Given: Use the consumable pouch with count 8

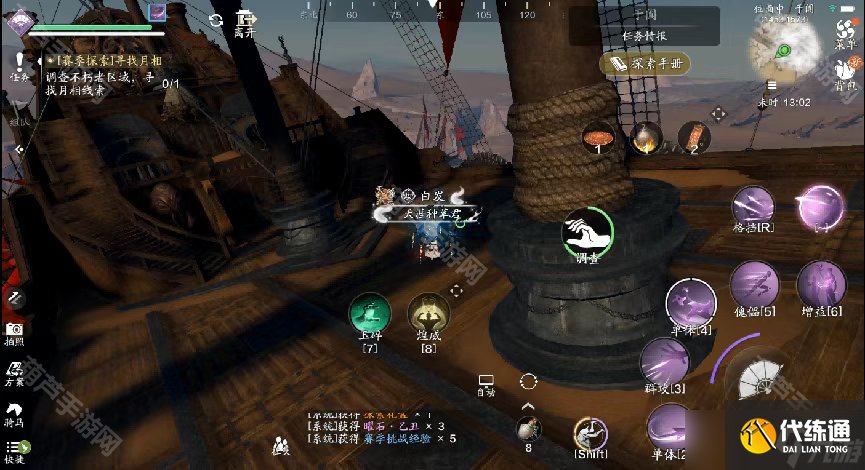Looking at the screenshot, I should (527, 429).
